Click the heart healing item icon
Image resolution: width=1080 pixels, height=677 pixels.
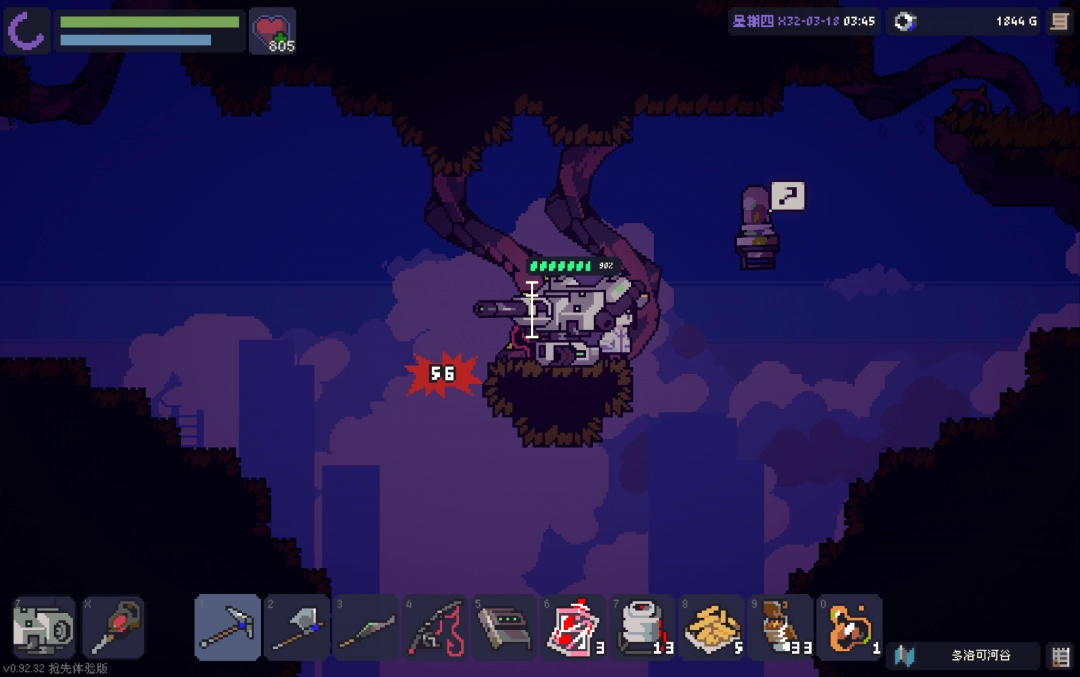272,30
